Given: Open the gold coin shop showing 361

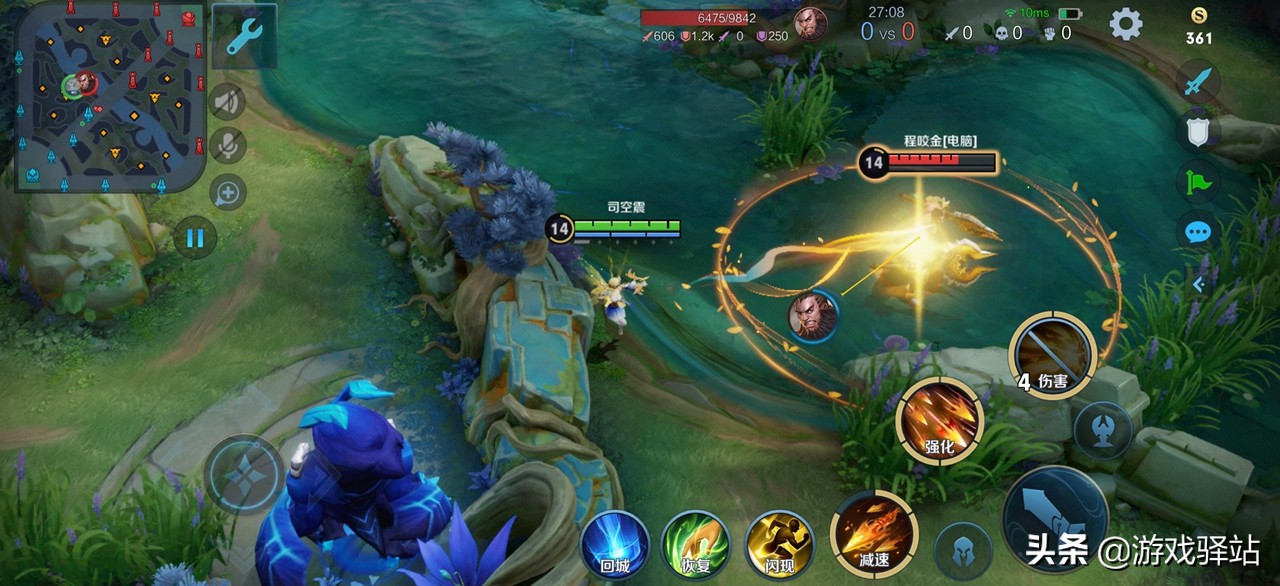Looking at the screenshot, I should click(x=1199, y=26).
